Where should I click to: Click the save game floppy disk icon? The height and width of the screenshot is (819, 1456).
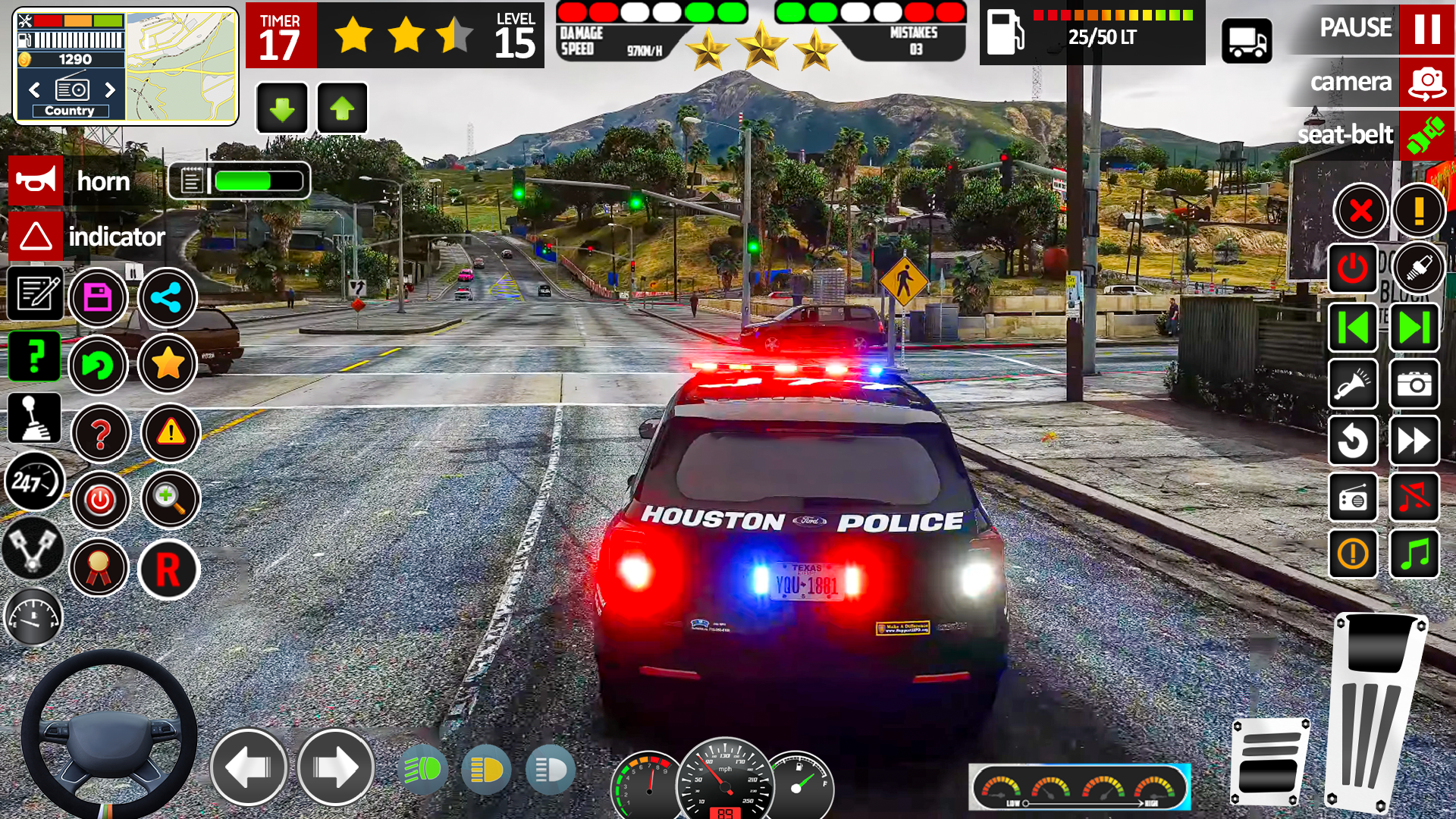tap(99, 298)
